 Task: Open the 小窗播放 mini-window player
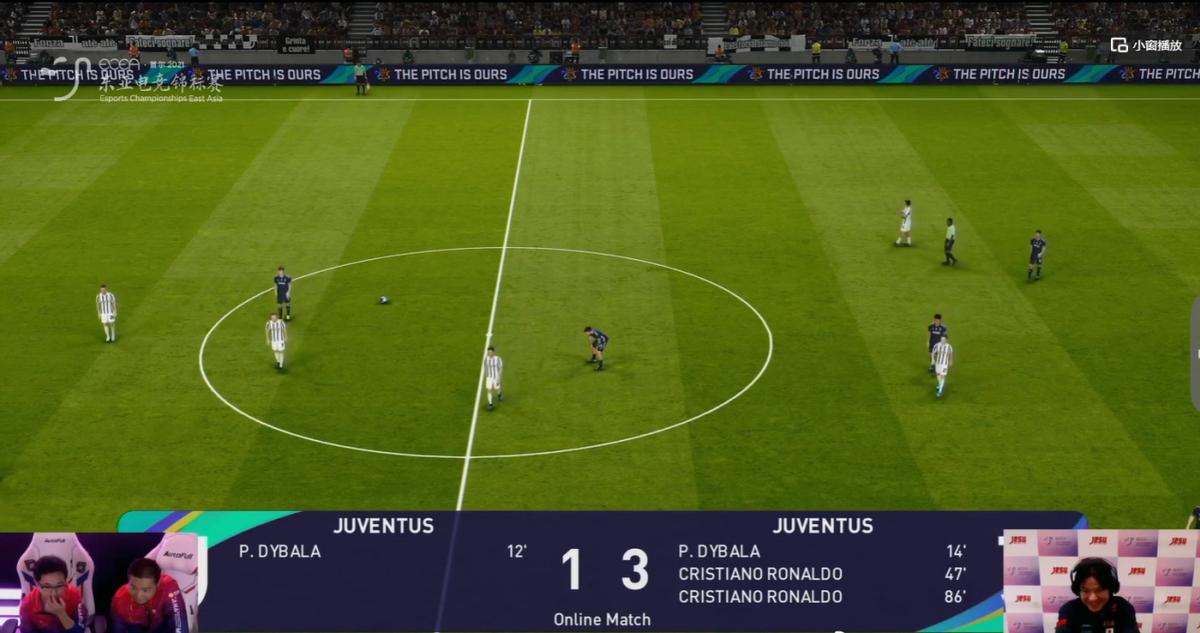point(1146,45)
